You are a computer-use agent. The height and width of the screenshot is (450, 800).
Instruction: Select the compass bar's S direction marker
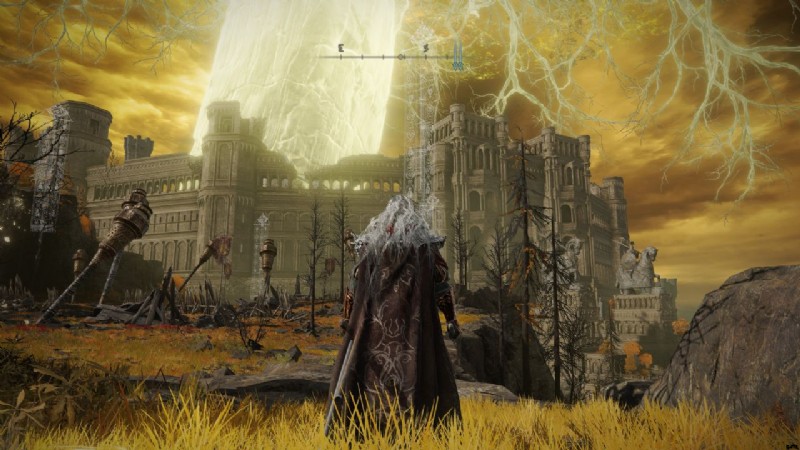tap(424, 47)
